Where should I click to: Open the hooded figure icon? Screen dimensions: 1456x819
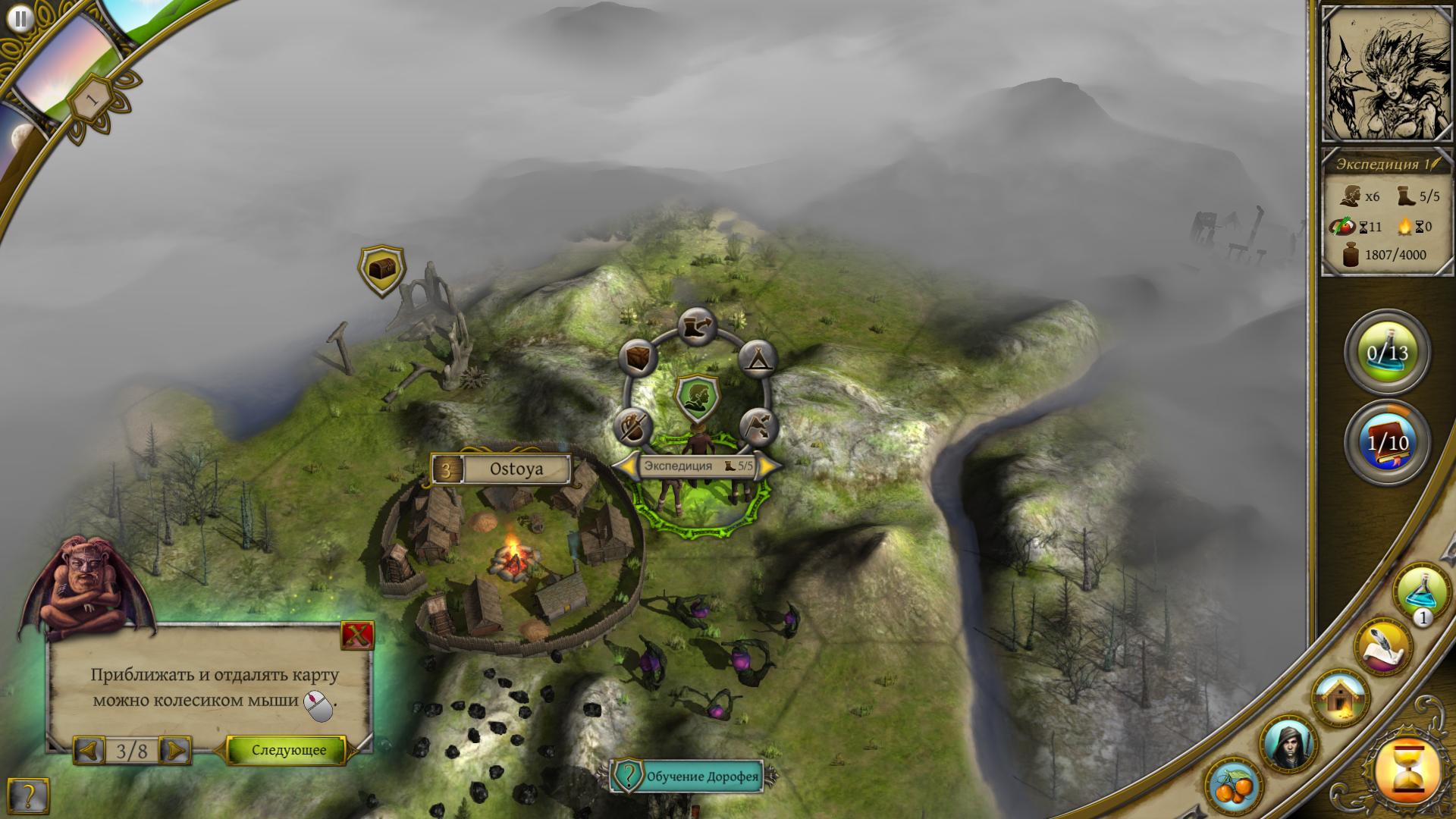coord(1289,744)
